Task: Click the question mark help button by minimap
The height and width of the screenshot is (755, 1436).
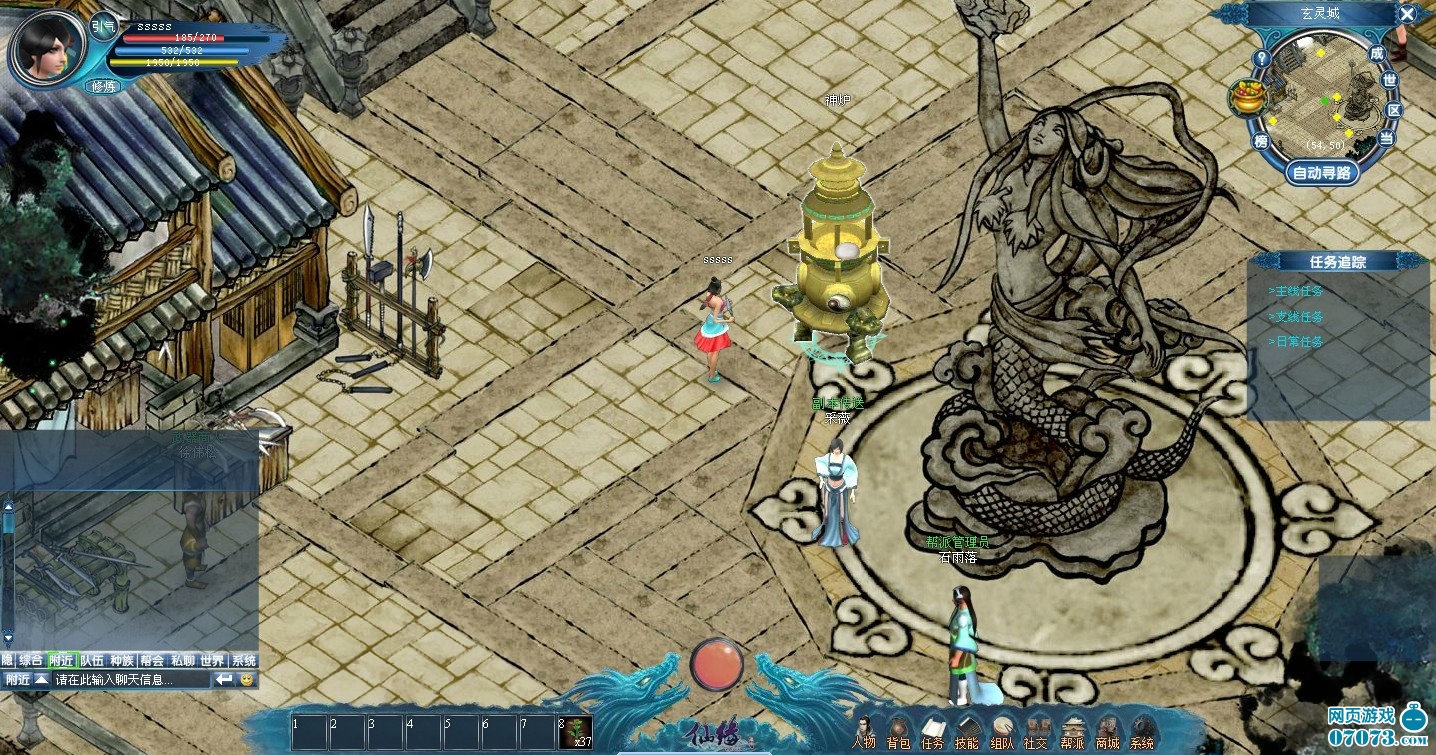Action: point(1262,58)
